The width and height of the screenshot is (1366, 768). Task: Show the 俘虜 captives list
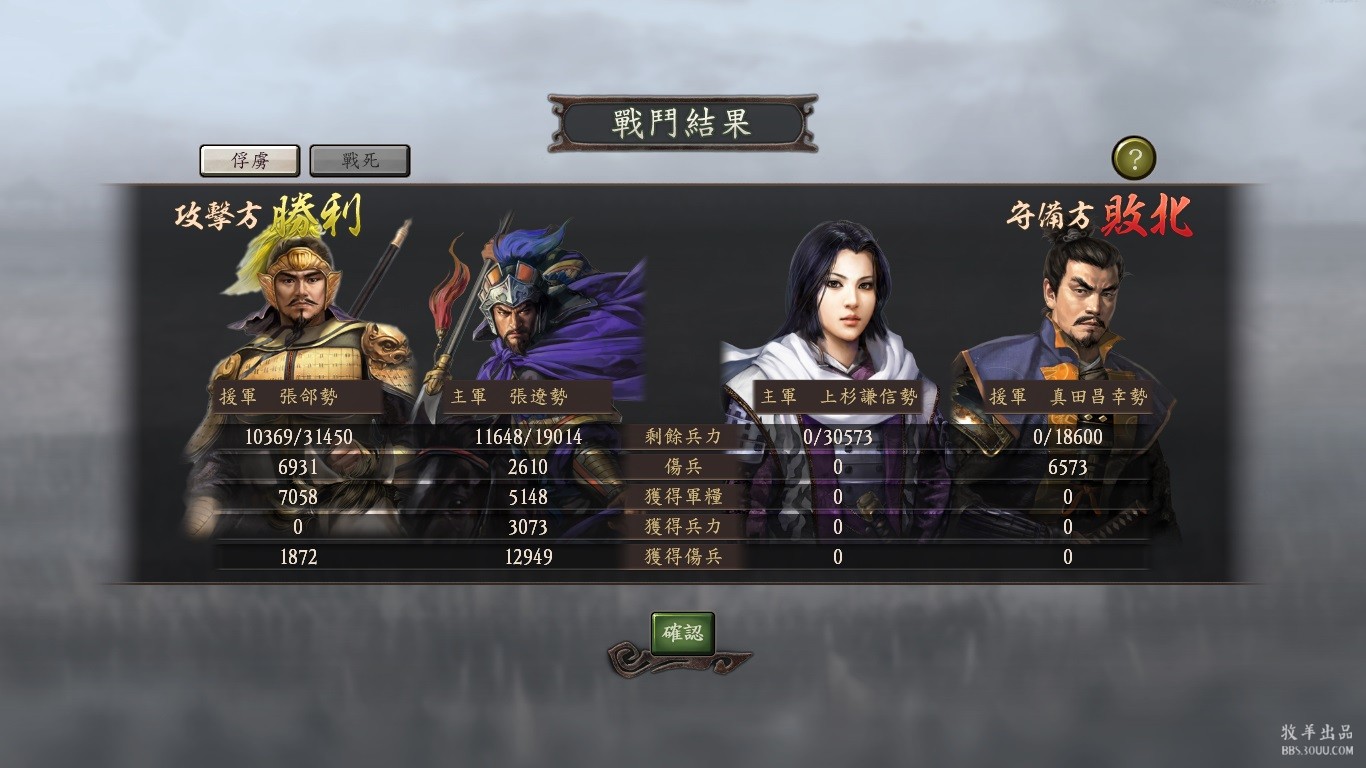click(x=250, y=160)
